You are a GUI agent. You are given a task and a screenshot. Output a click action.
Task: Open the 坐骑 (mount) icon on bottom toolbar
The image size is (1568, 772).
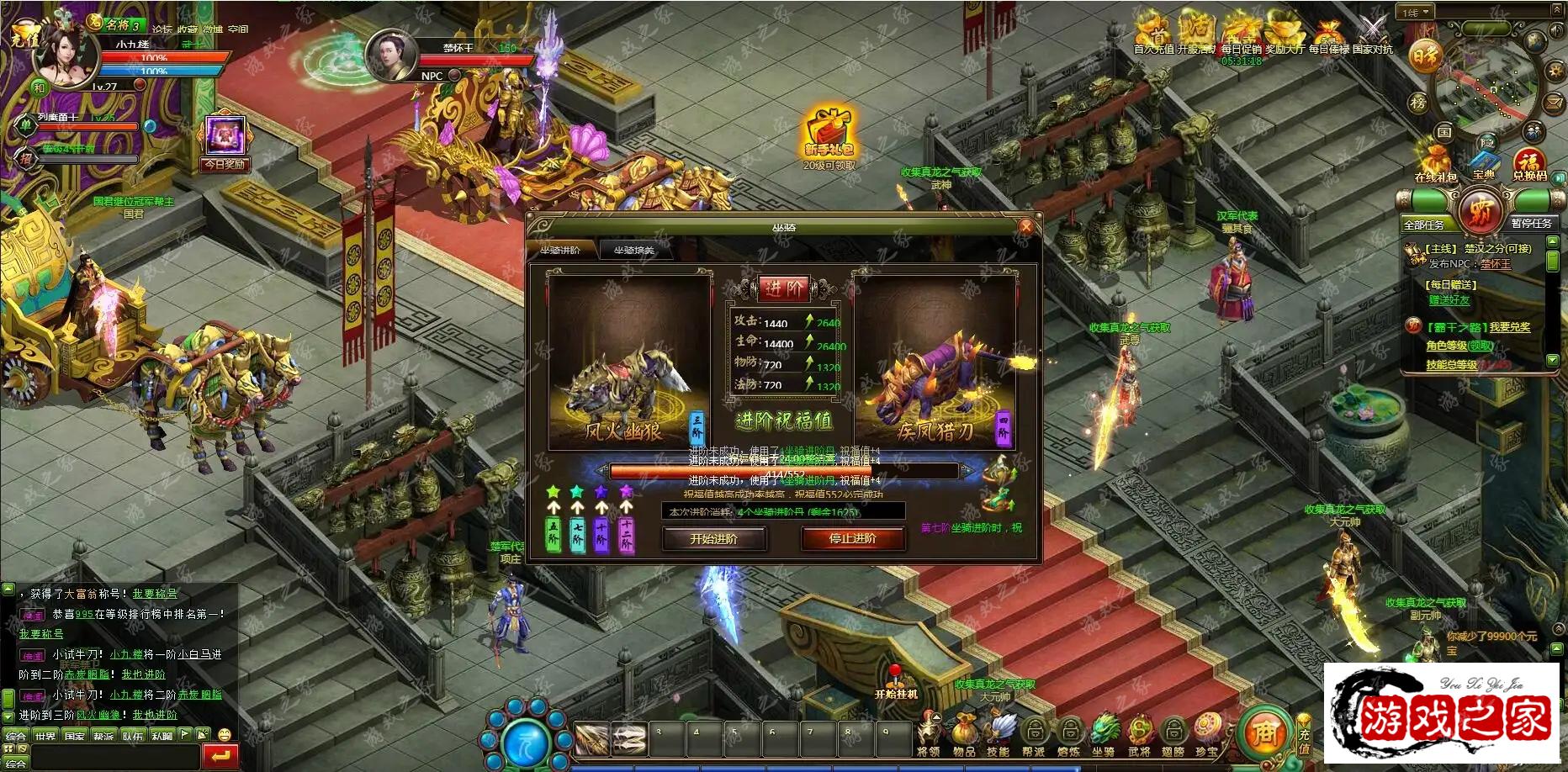[1105, 730]
